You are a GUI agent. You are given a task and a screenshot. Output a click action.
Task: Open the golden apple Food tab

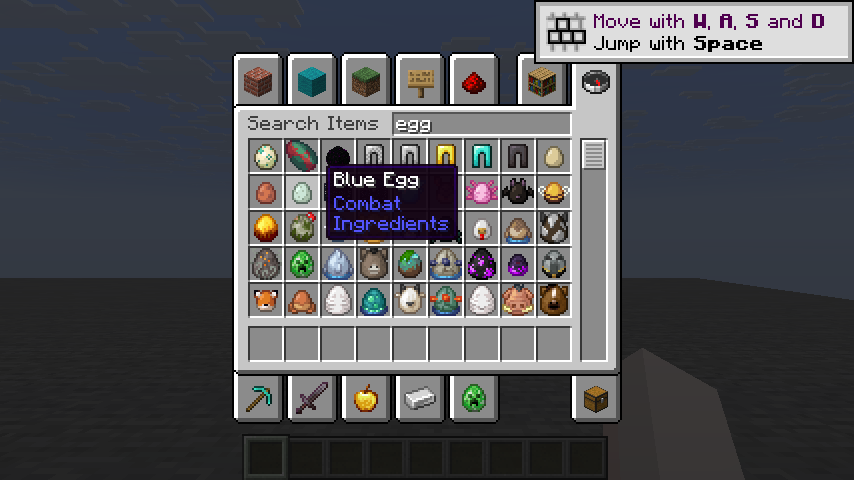(366, 400)
